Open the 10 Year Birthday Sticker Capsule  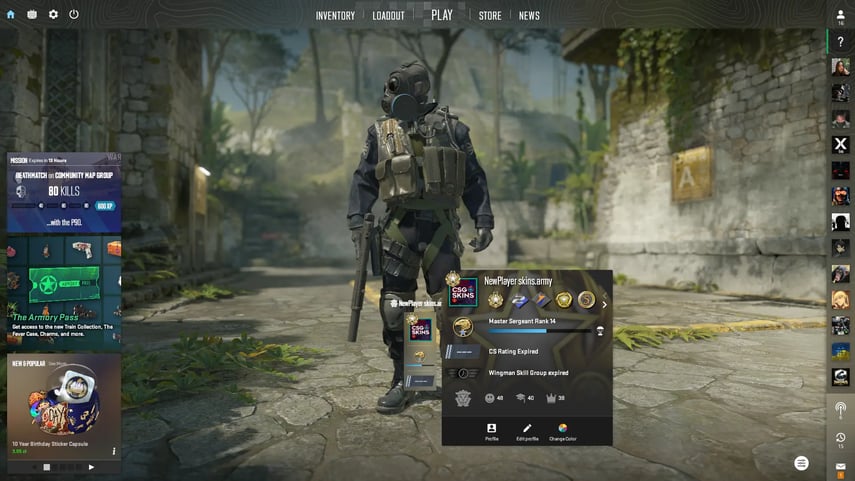(x=64, y=405)
